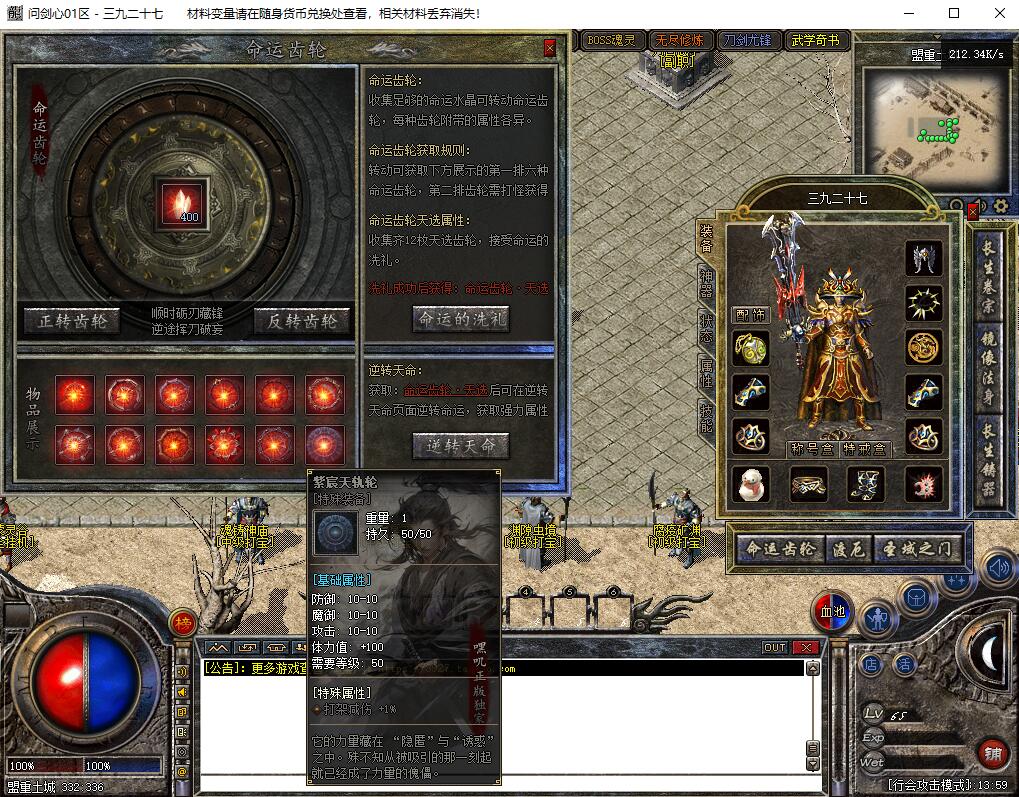Open the 无尽修炼 menu
This screenshot has width=1019, height=797.
point(679,41)
